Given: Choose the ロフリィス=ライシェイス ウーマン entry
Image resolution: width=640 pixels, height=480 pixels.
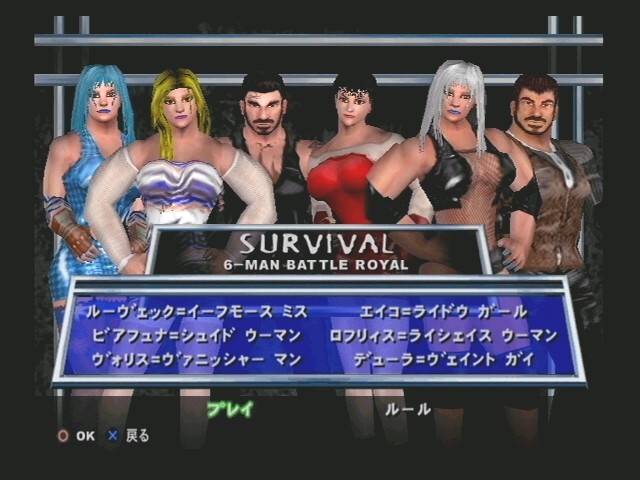Looking at the screenshot, I should (x=442, y=335).
